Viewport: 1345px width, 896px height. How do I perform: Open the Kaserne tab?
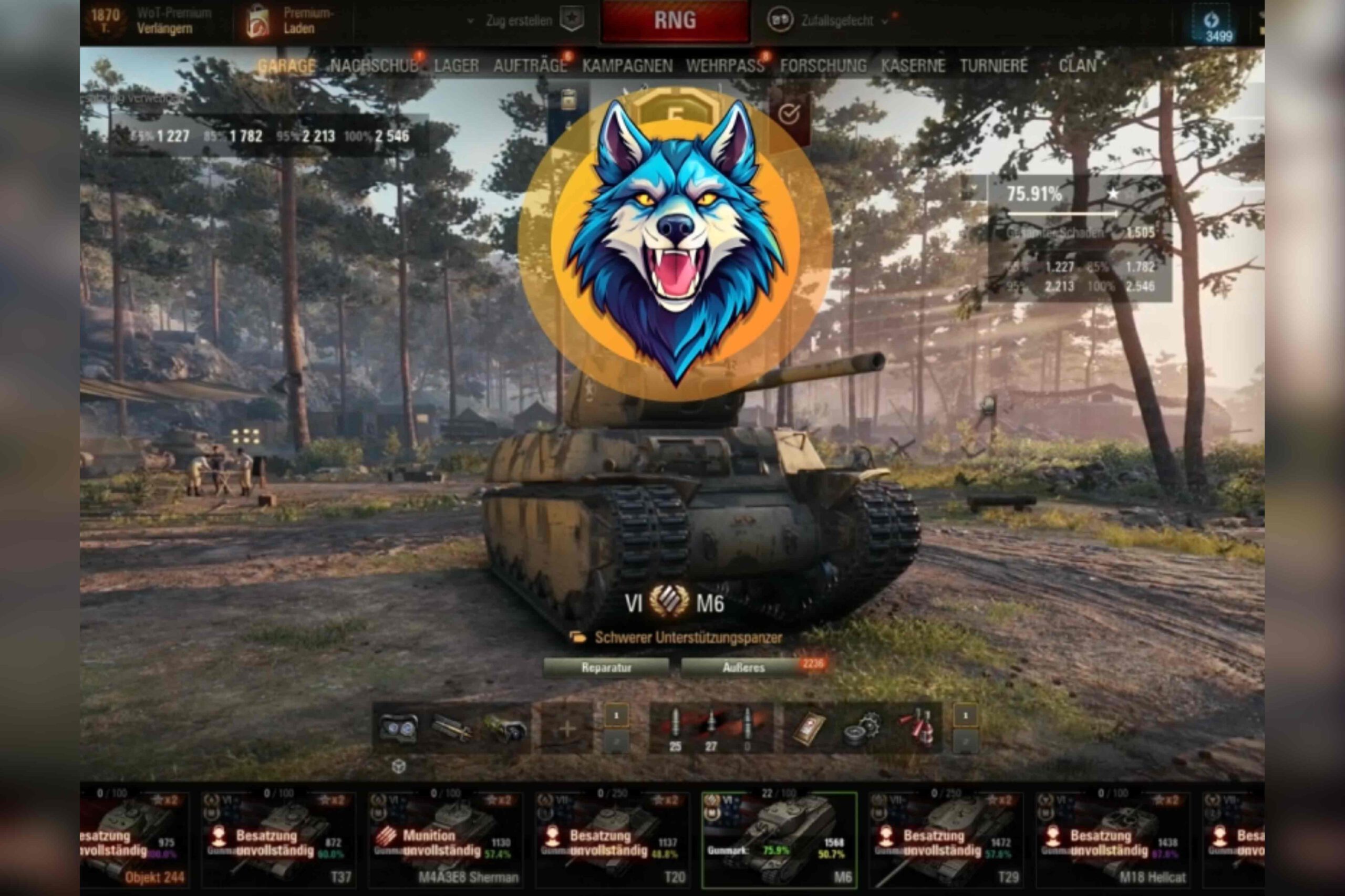click(912, 66)
